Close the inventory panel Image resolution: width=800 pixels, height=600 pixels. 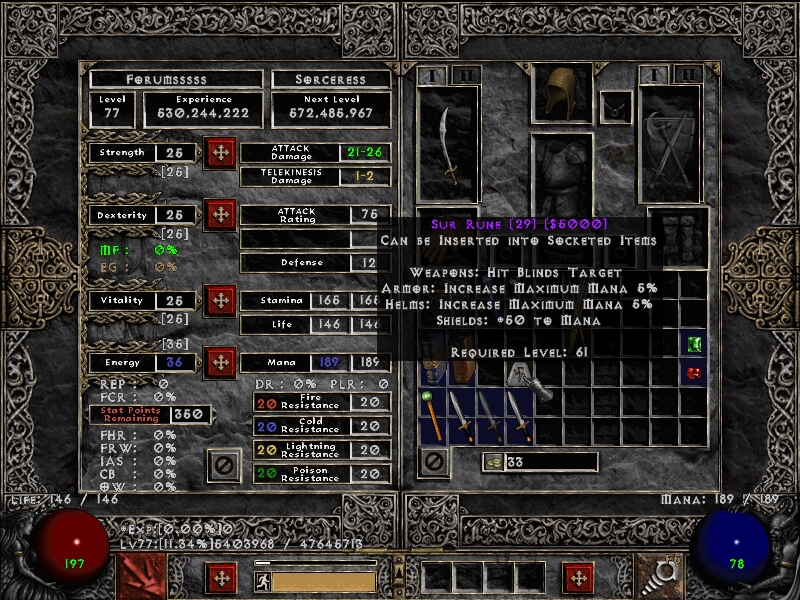click(x=433, y=461)
